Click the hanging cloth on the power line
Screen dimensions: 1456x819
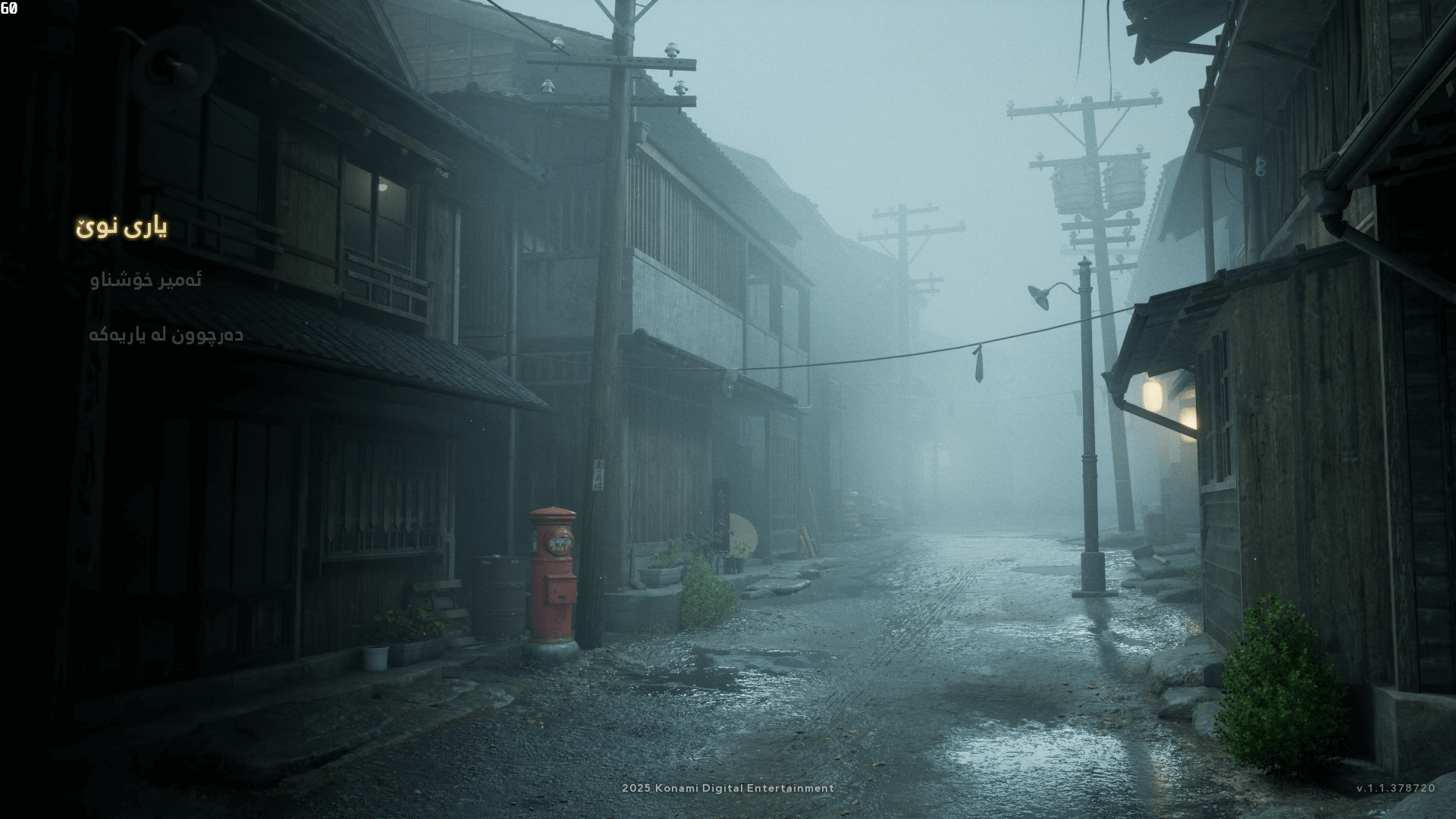click(978, 364)
